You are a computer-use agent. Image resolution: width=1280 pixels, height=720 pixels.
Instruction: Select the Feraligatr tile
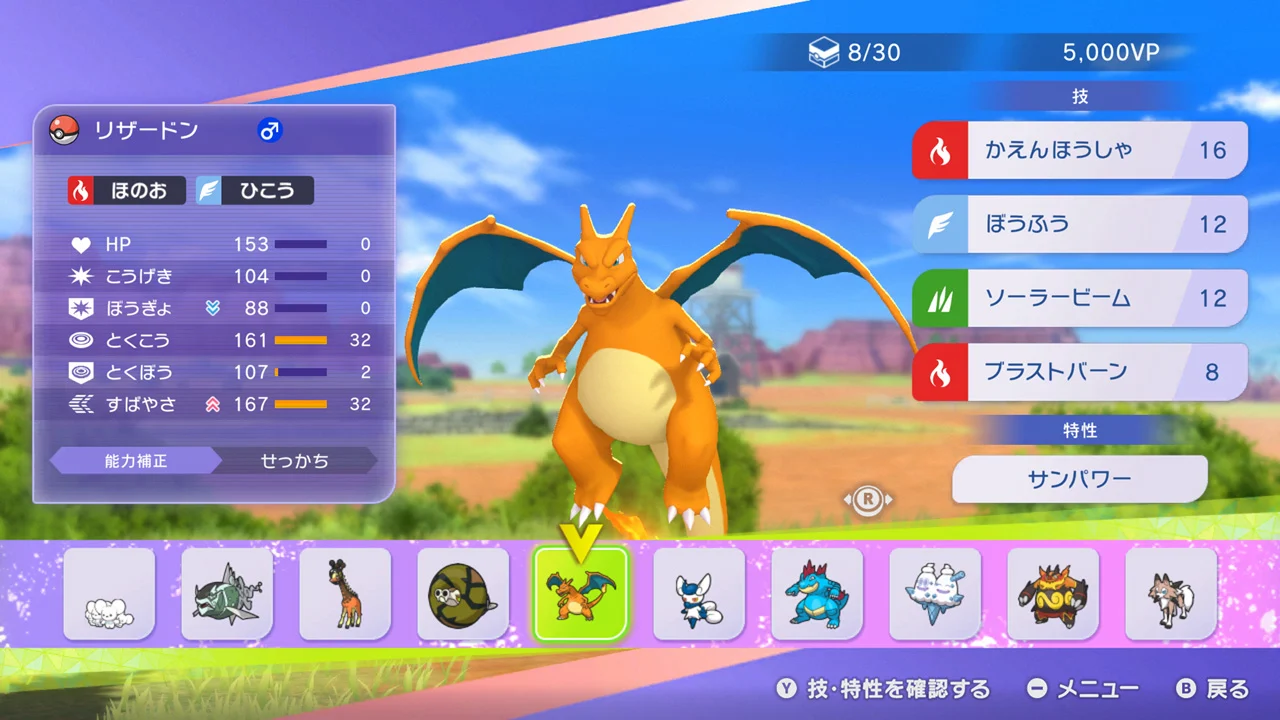point(817,594)
